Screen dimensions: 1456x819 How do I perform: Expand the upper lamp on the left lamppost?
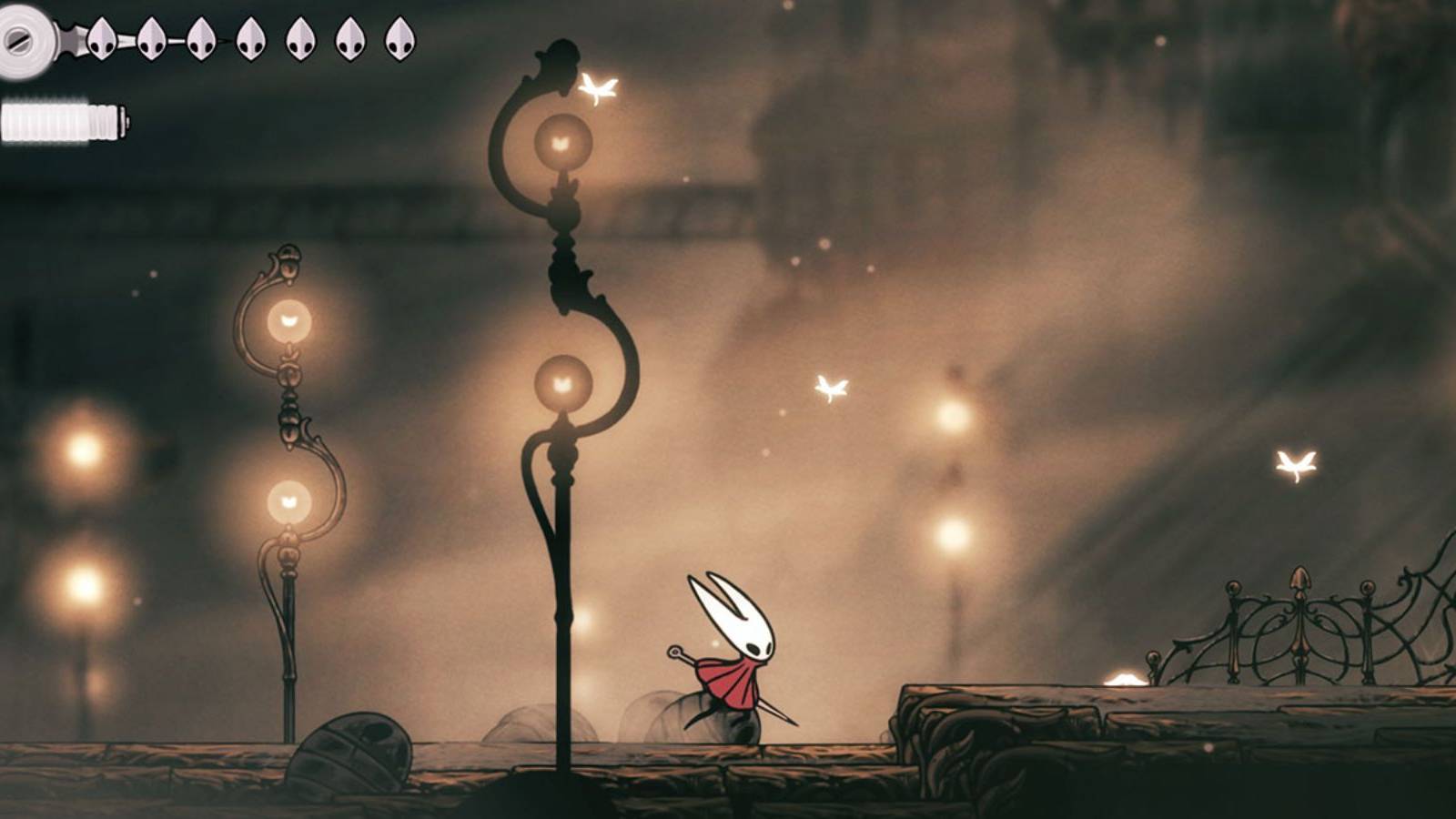click(x=291, y=318)
